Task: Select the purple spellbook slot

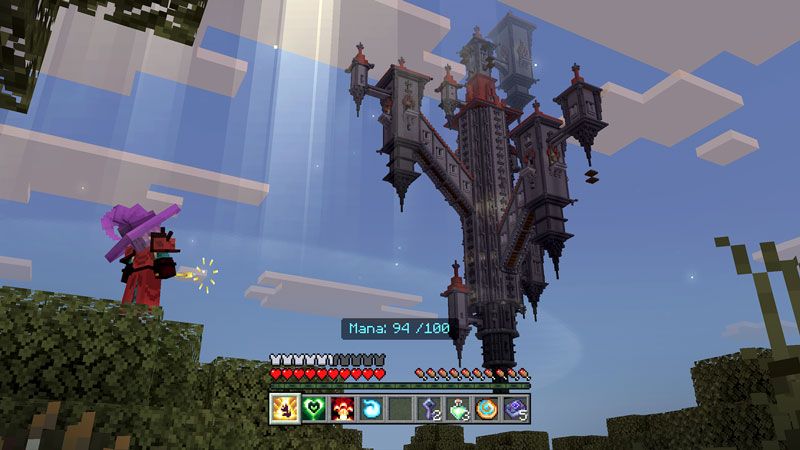Action: pyautogui.click(x=516, y=409)
